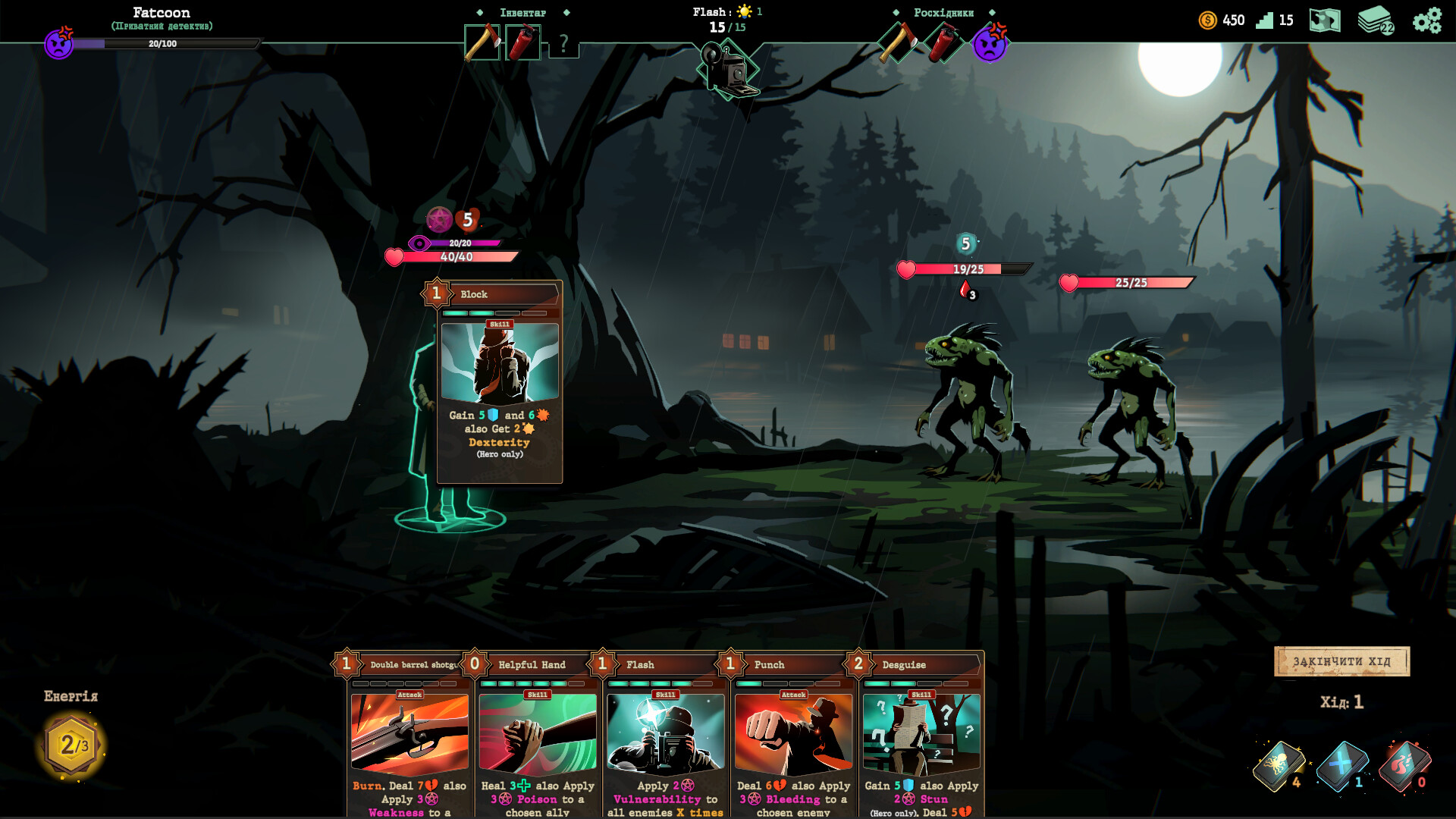
Task: Click the Енергія counter showing 2/3
Action: [x=68, y=745]
